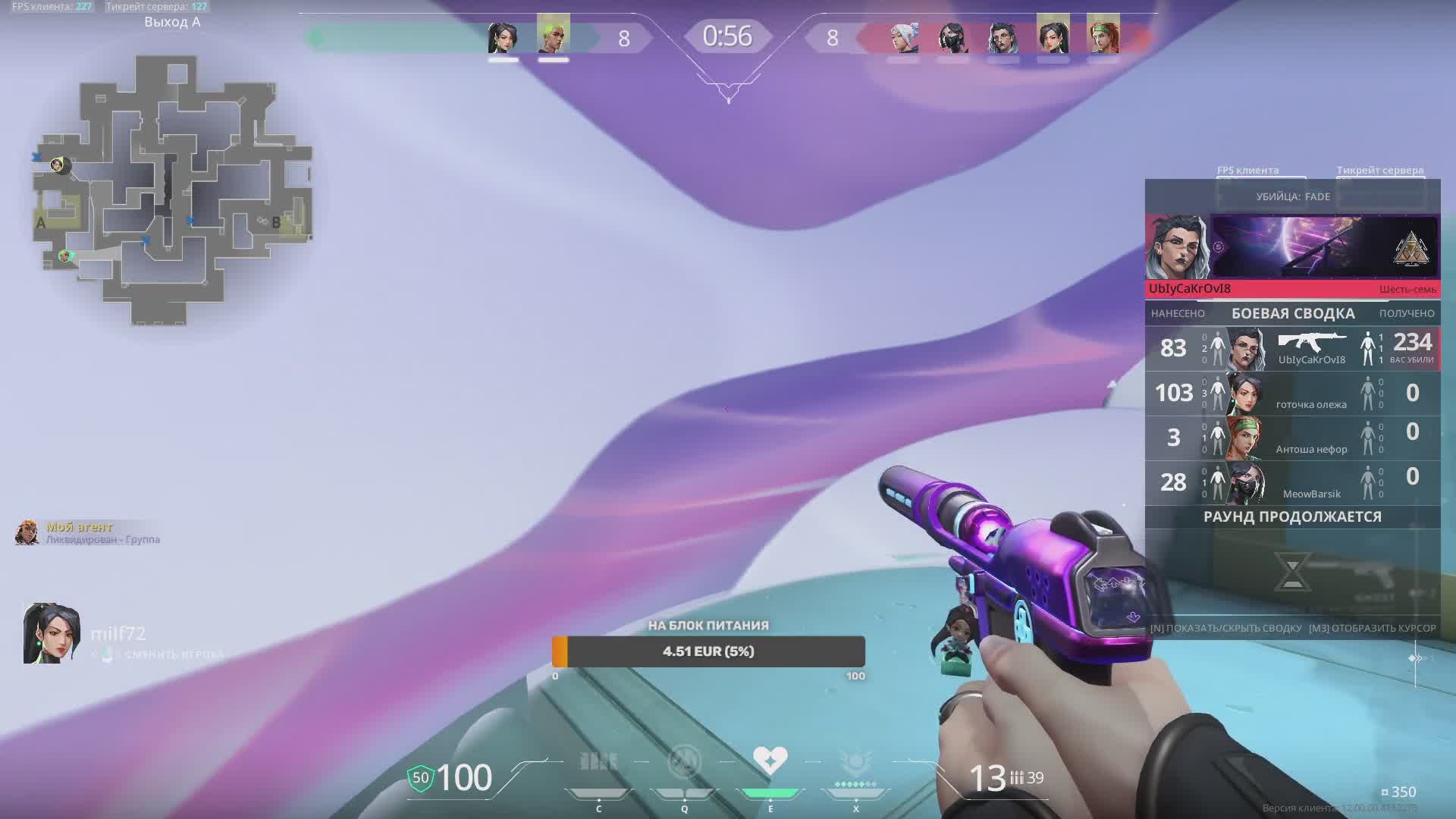Choose the Антоша нефор combat report row

coord(1292,438)
